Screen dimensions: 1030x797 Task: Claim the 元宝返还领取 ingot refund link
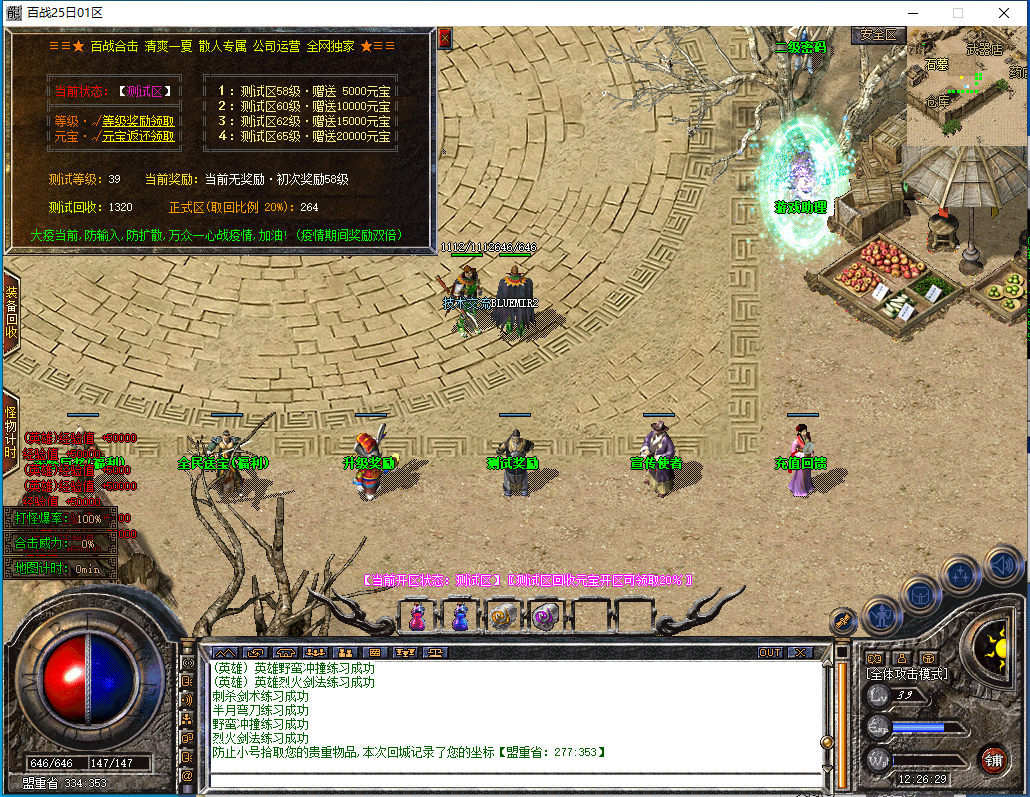pyautogui.click(x=132, y=137)
